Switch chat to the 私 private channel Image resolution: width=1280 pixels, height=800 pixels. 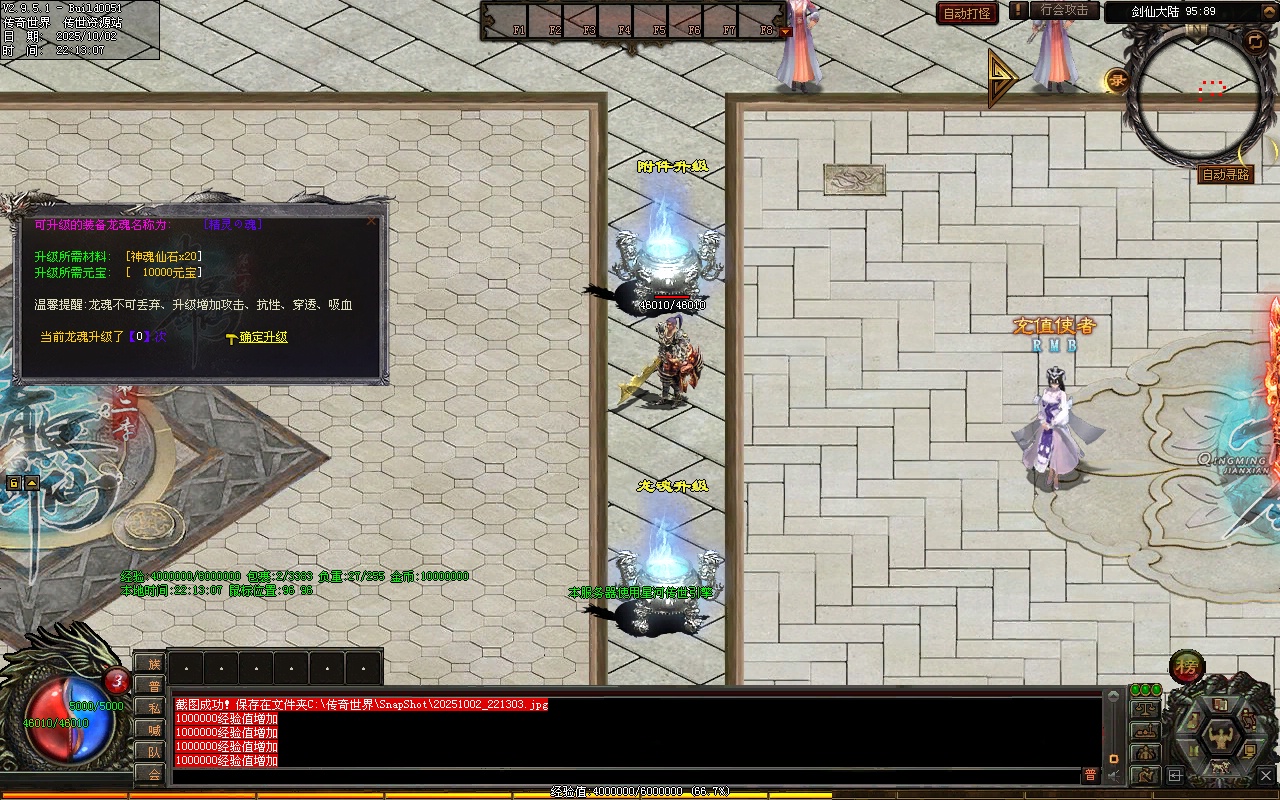click(153, 708)
